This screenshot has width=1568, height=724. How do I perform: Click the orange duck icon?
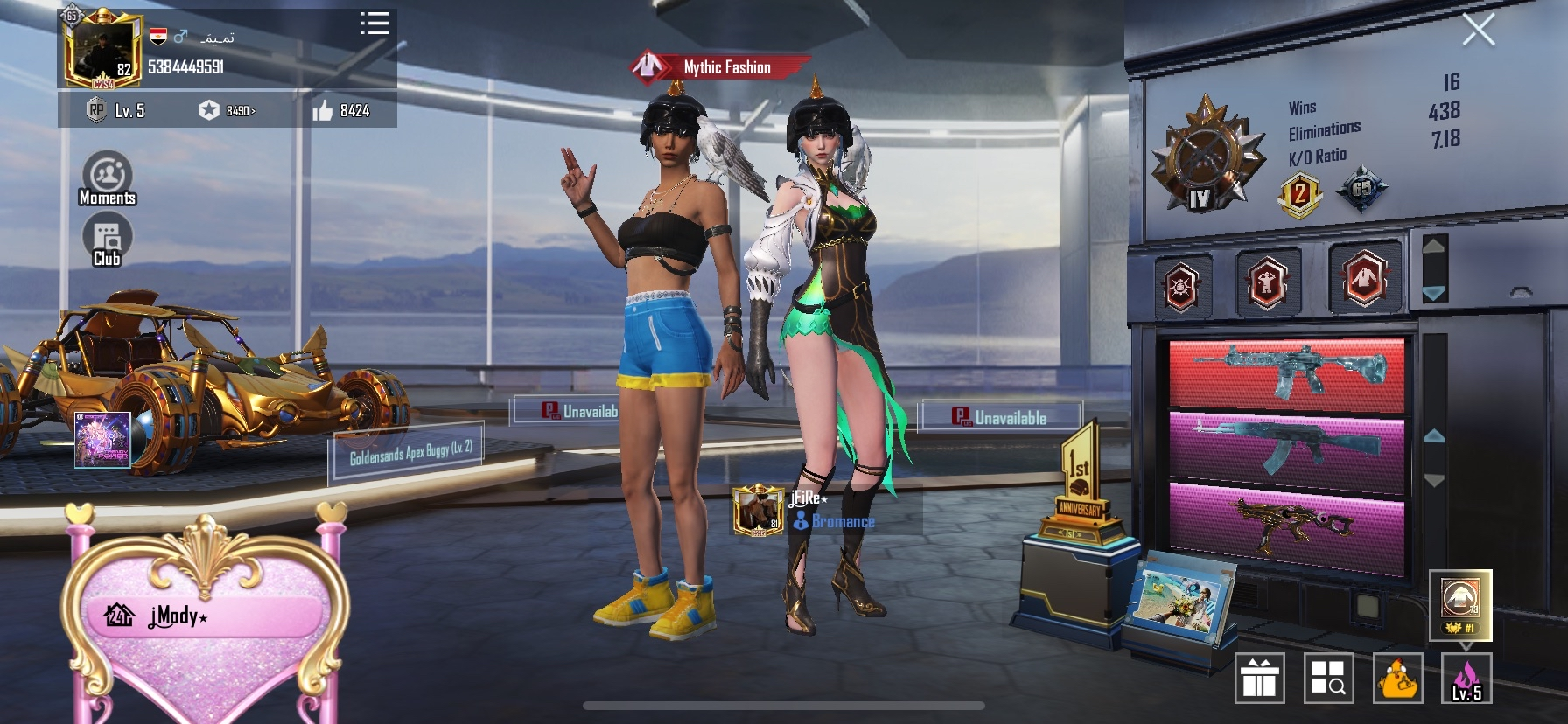tap(1397, 678)
